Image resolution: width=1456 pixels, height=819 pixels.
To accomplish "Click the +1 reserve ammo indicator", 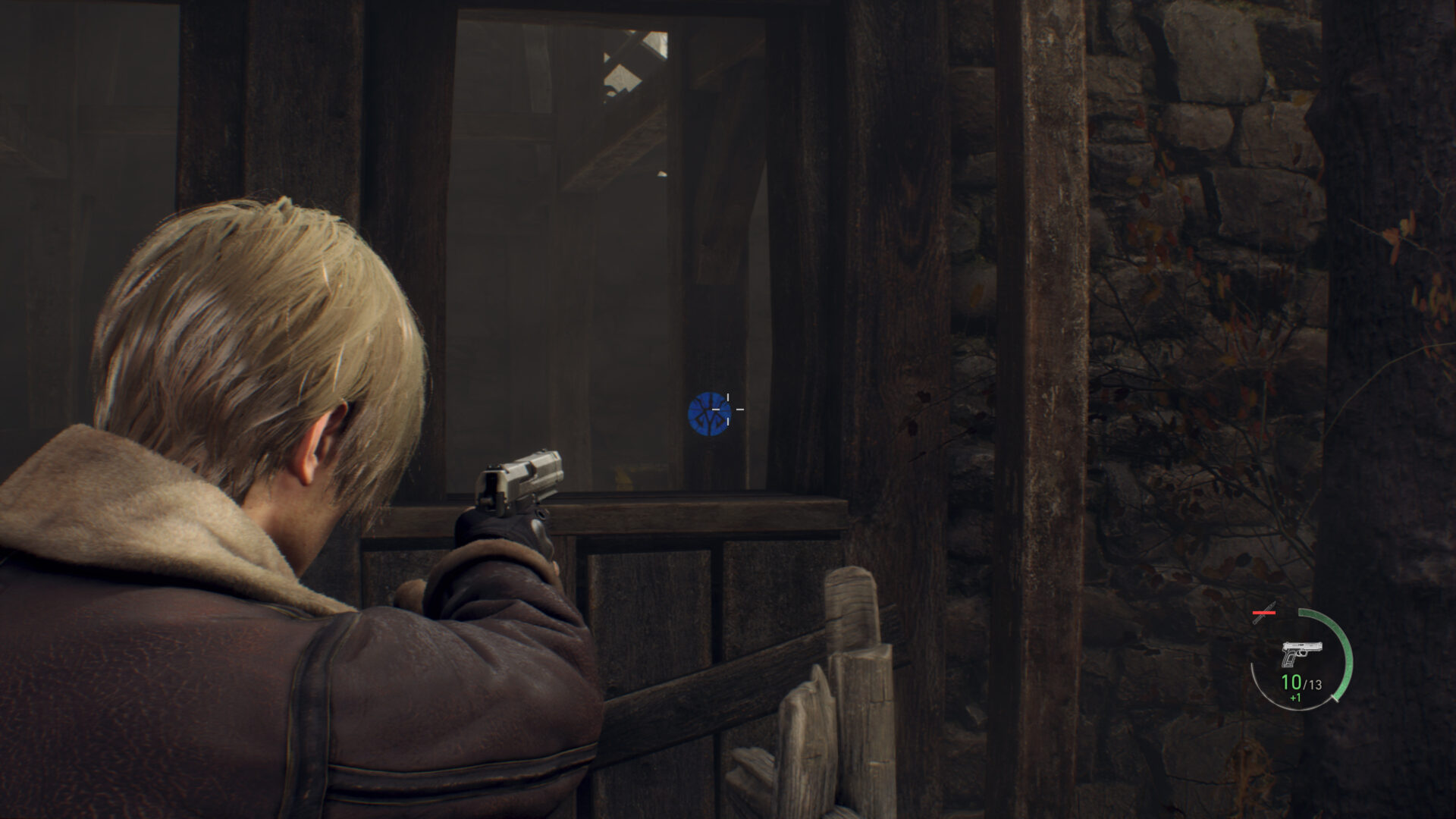I will (x=1294, y=698).
